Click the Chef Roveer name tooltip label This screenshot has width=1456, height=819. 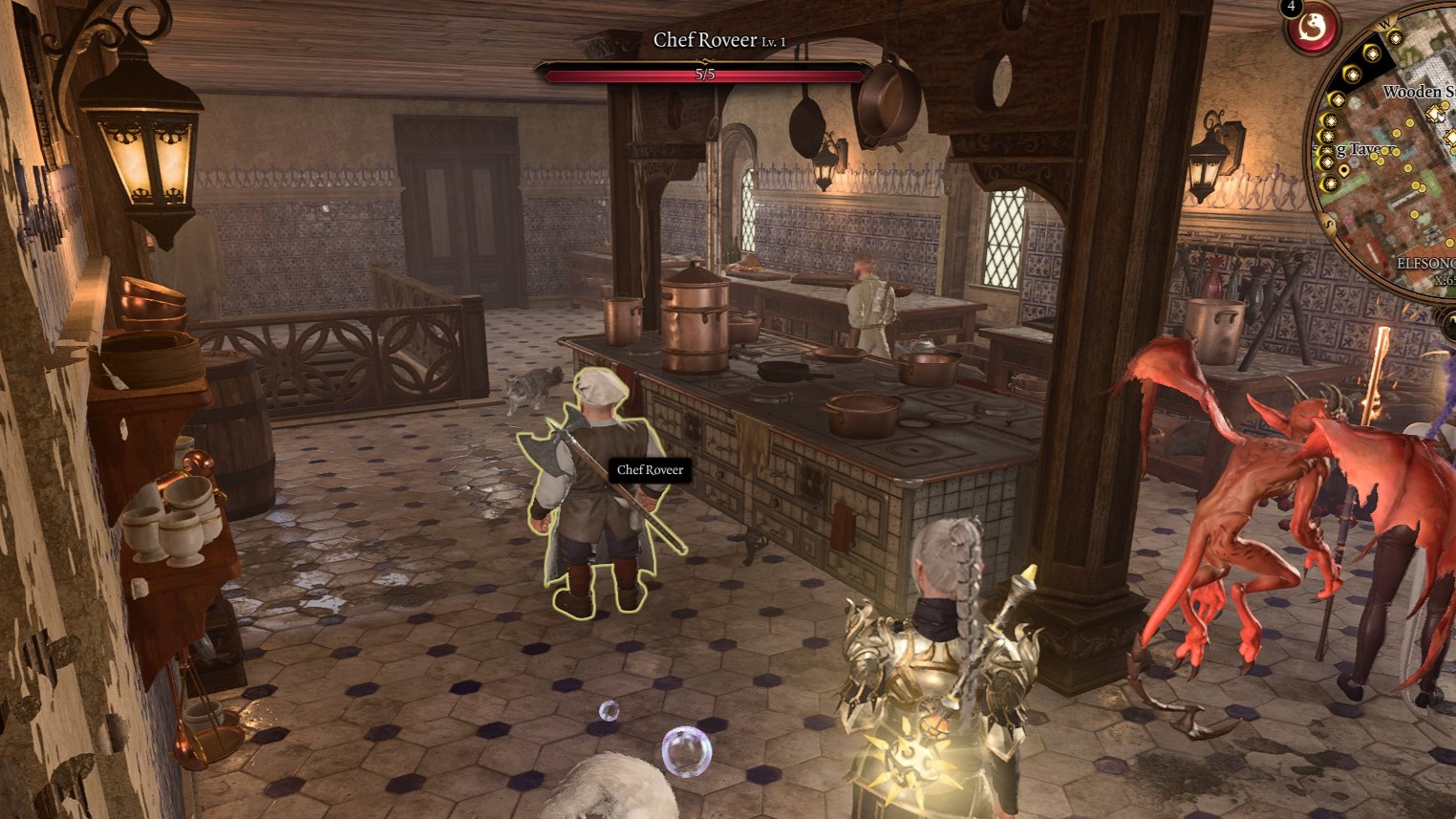(649, 470)
